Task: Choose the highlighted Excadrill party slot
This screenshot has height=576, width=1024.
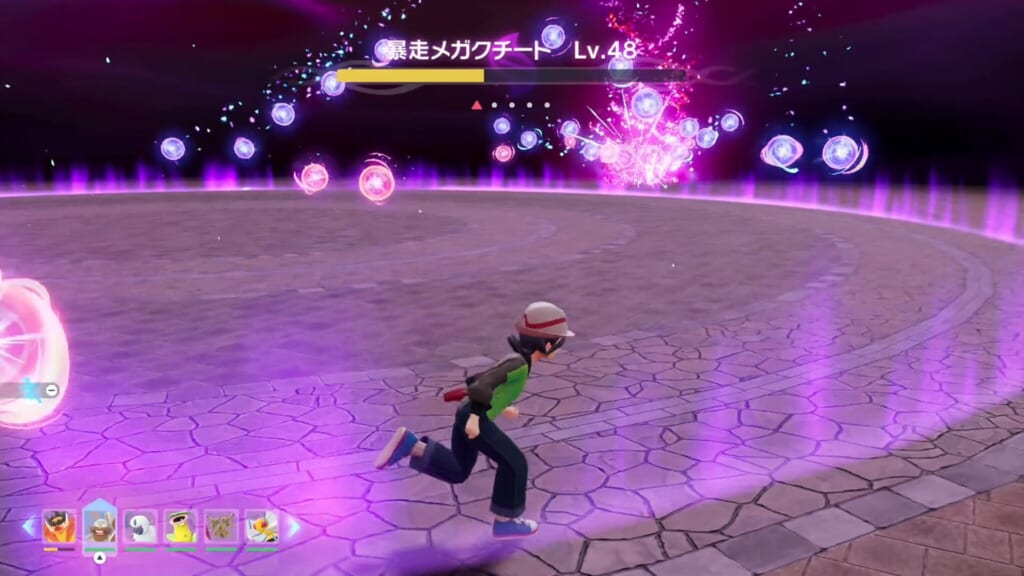Action: pos(100,525)
